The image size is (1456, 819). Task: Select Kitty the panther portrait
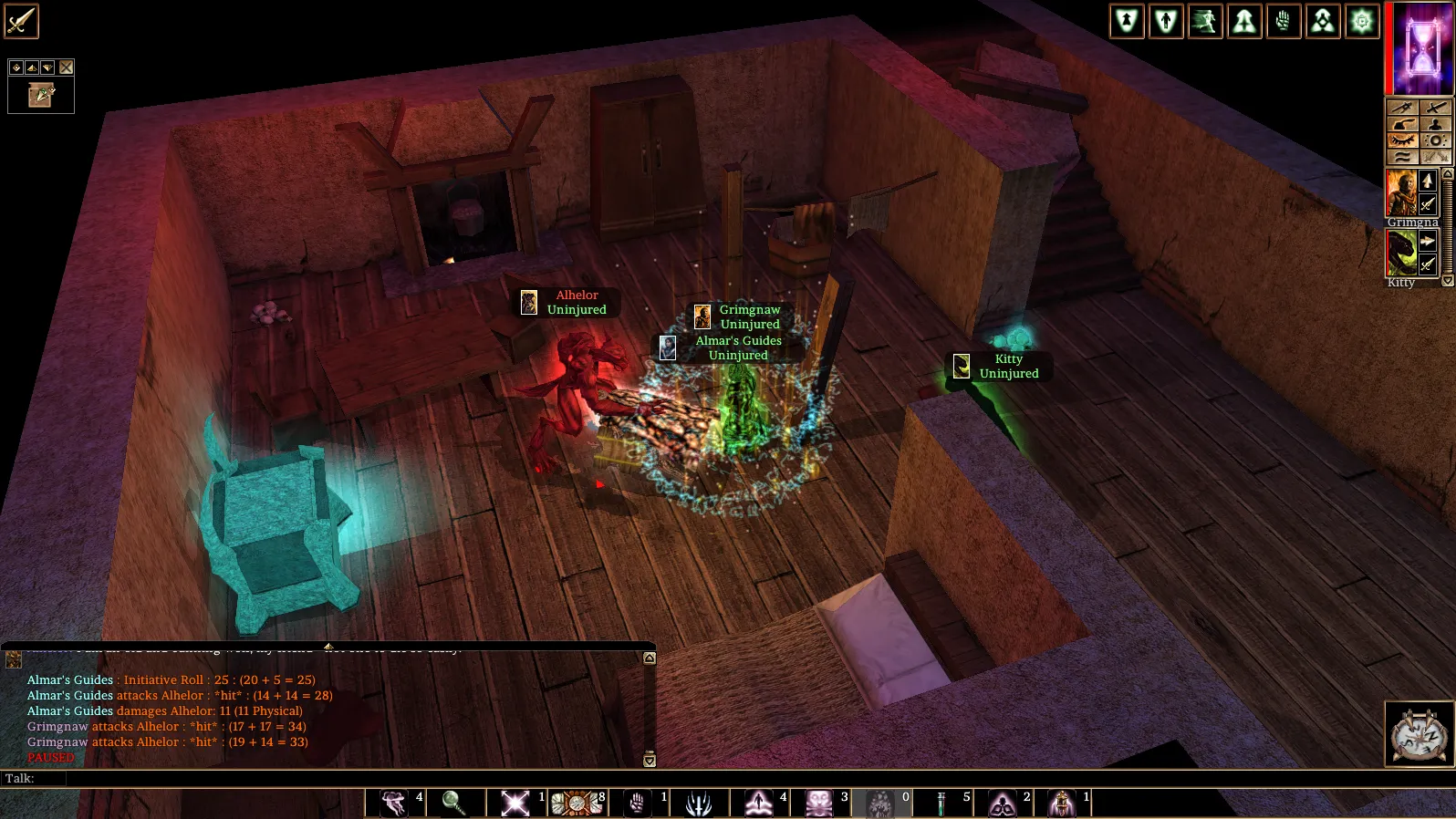pos(1401,253)
